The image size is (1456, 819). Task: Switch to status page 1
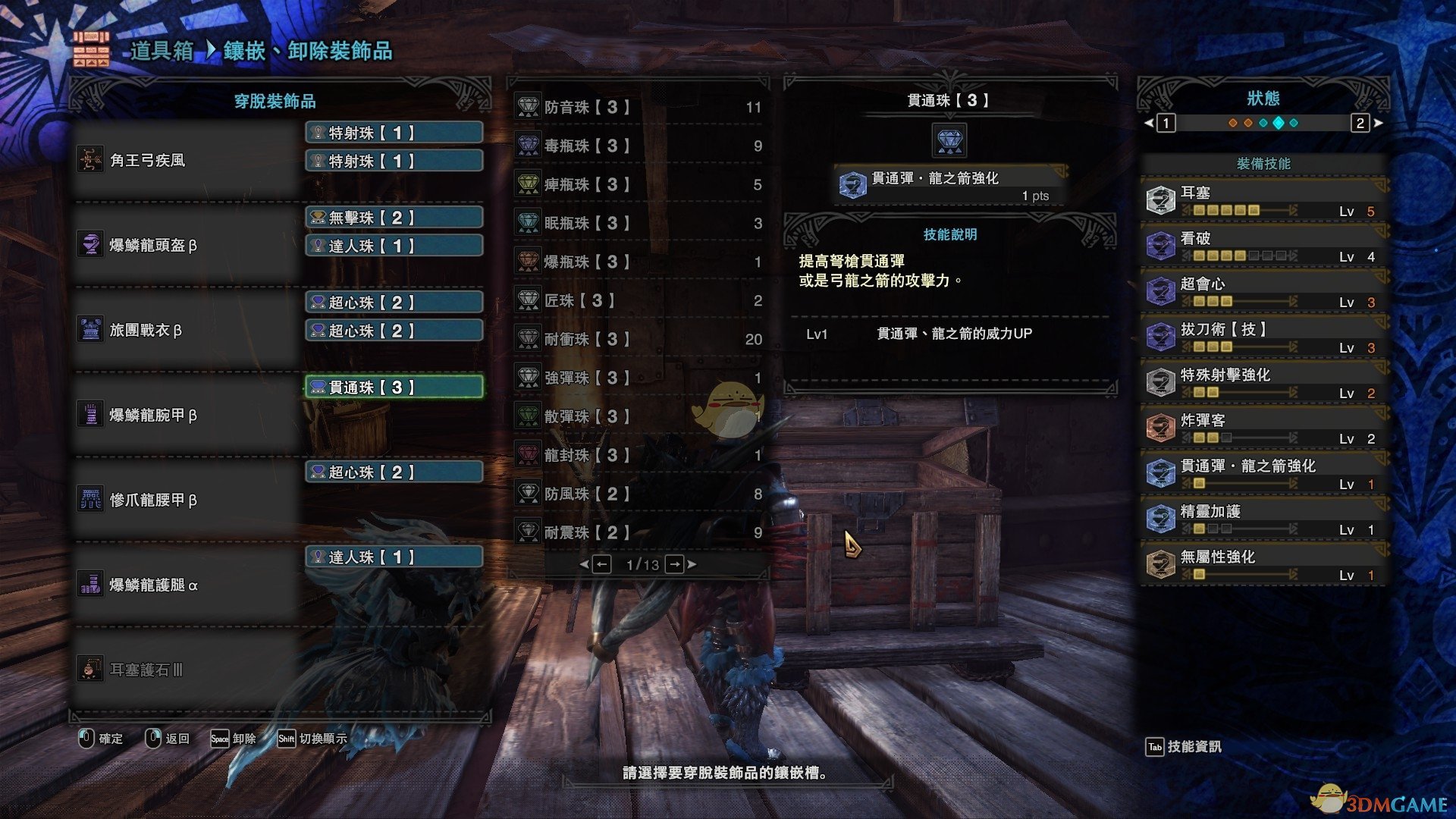[1166, 123]
